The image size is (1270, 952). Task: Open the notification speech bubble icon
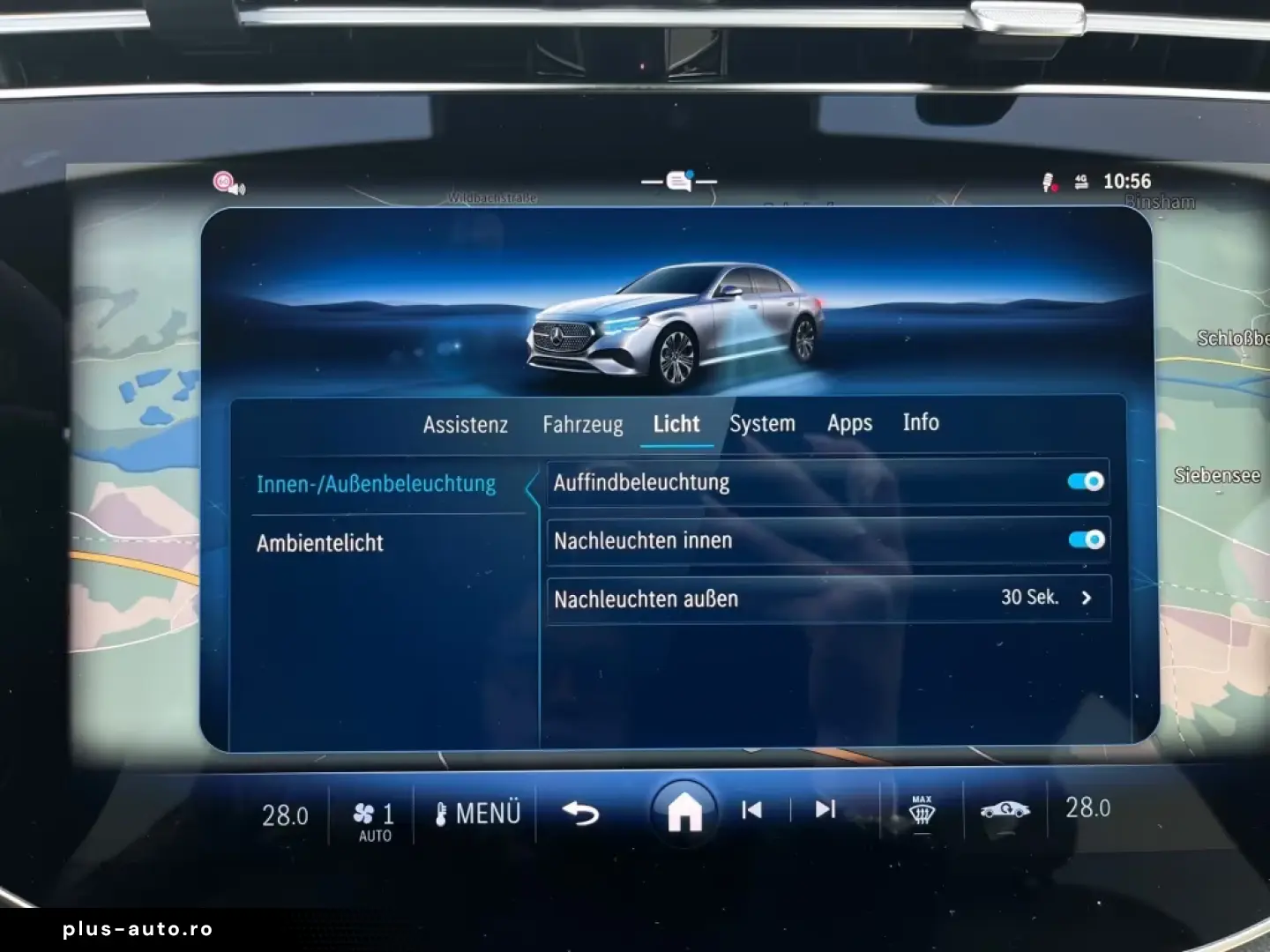tap(677, 179)
